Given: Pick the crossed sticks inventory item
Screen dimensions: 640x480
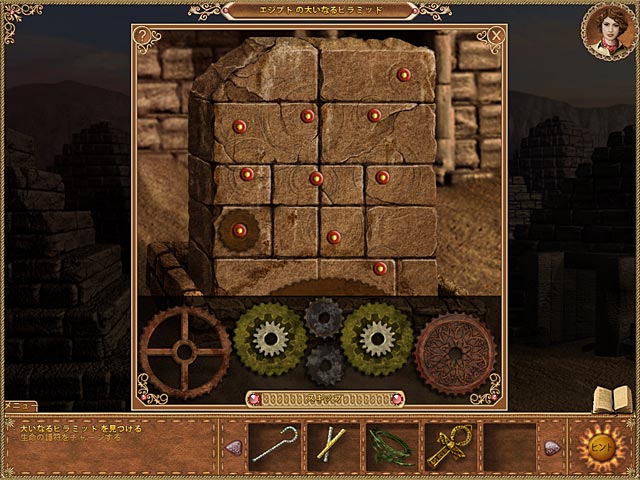Looking at the screenshot, I should click(332, 446).
